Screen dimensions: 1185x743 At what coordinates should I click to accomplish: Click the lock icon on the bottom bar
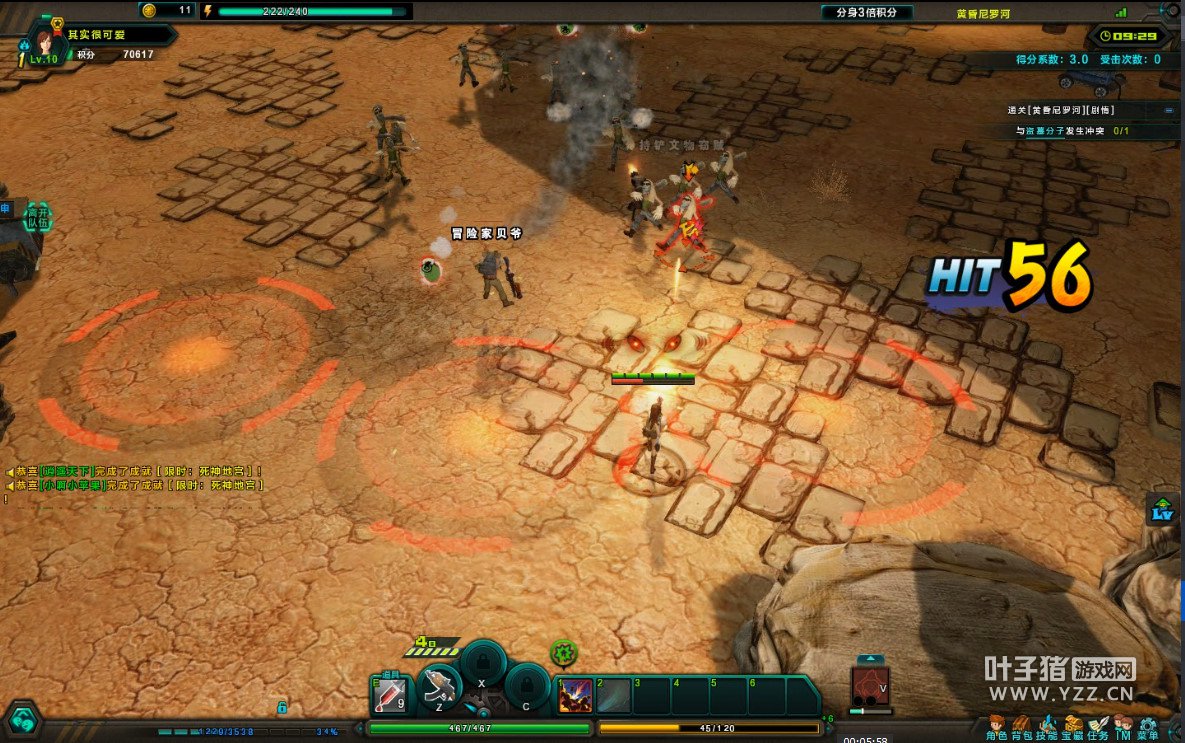(x=282, y=707)
